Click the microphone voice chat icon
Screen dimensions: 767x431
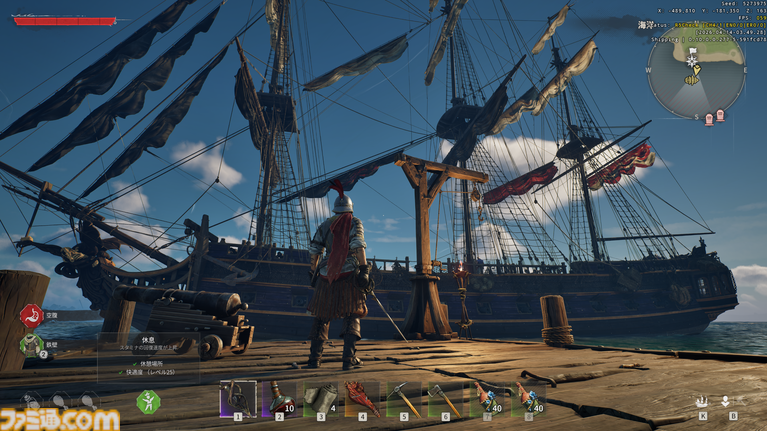coord(725,401)
